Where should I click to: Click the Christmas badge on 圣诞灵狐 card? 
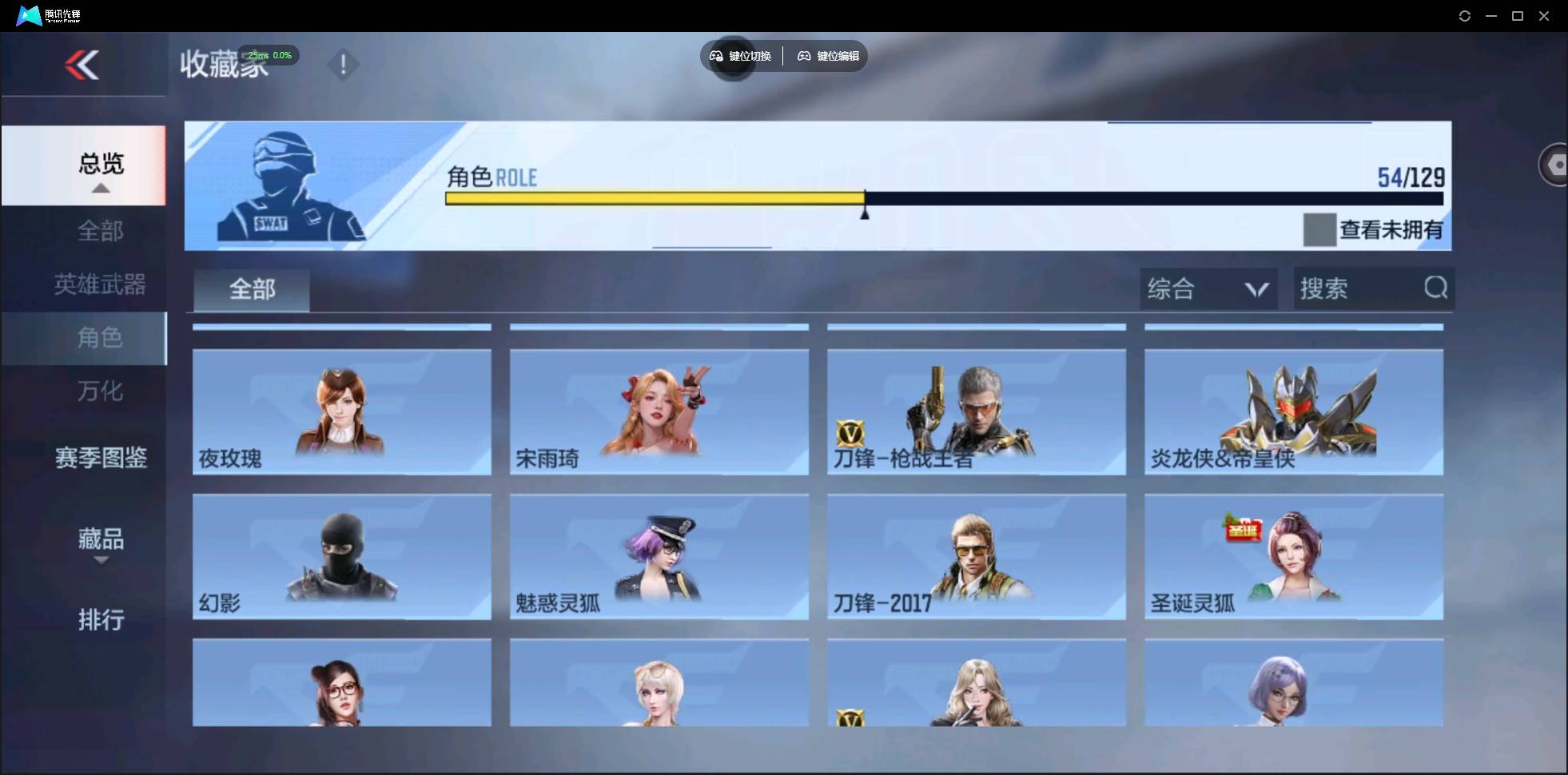[1244, 529]
